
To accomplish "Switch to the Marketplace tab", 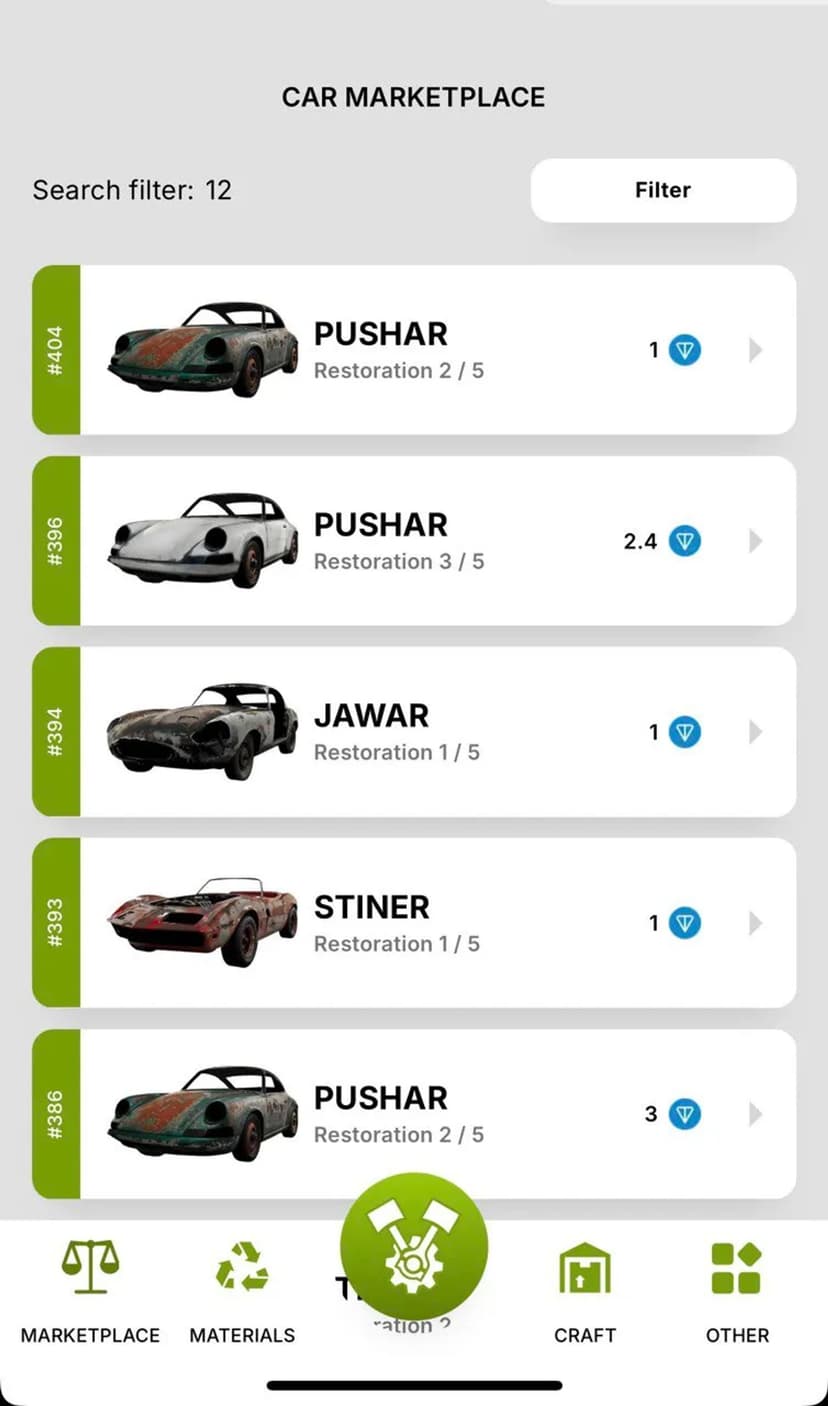I will coord(90,1290).
